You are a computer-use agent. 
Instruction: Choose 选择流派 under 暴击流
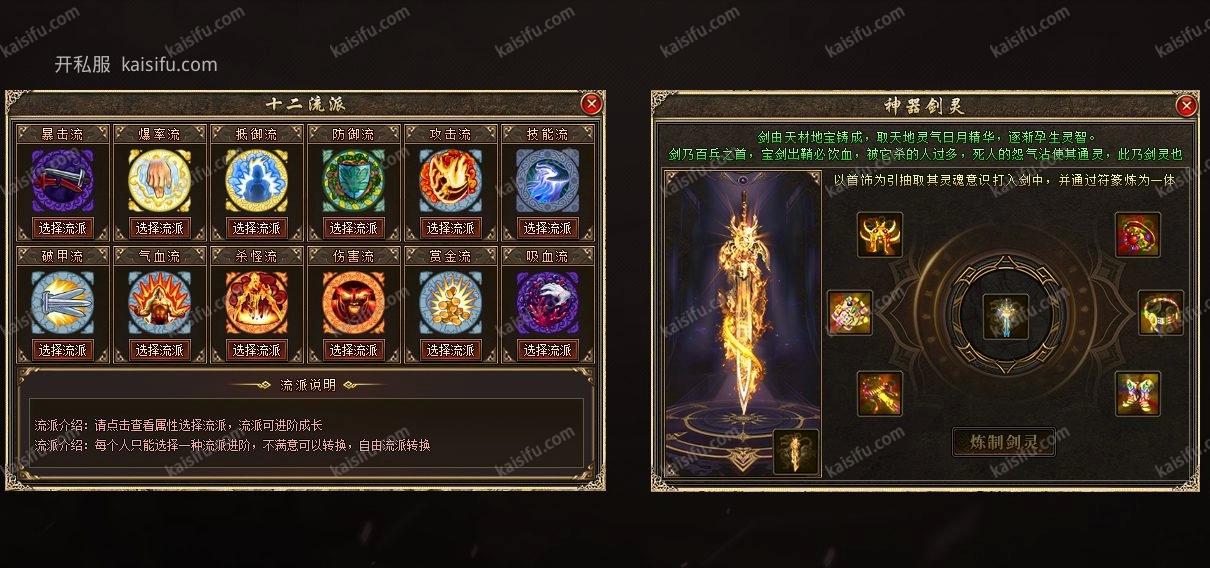point(62,228)
